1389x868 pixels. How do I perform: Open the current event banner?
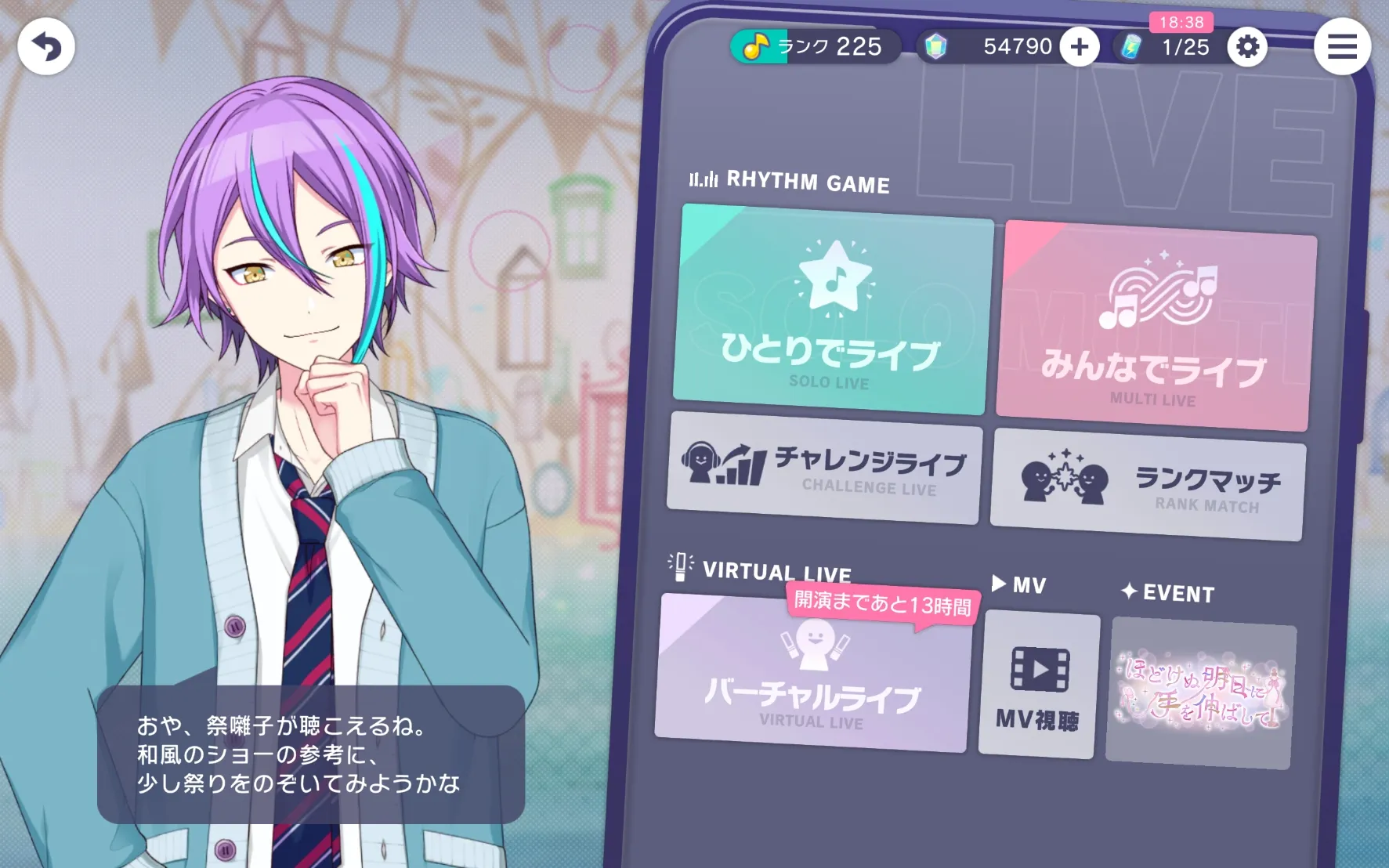coord(1199,693)
